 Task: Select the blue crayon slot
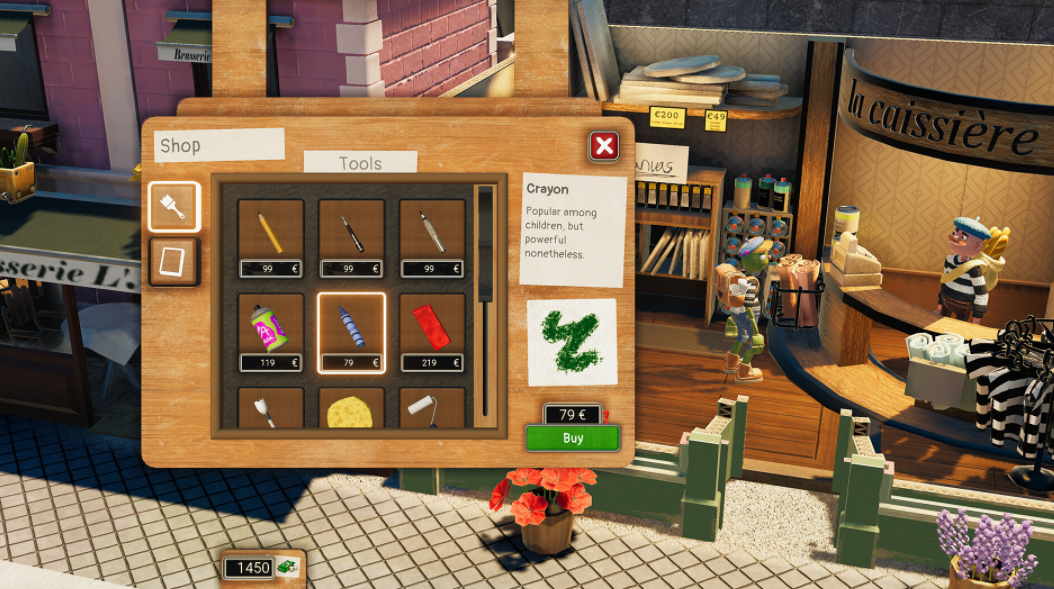[352, 327]
